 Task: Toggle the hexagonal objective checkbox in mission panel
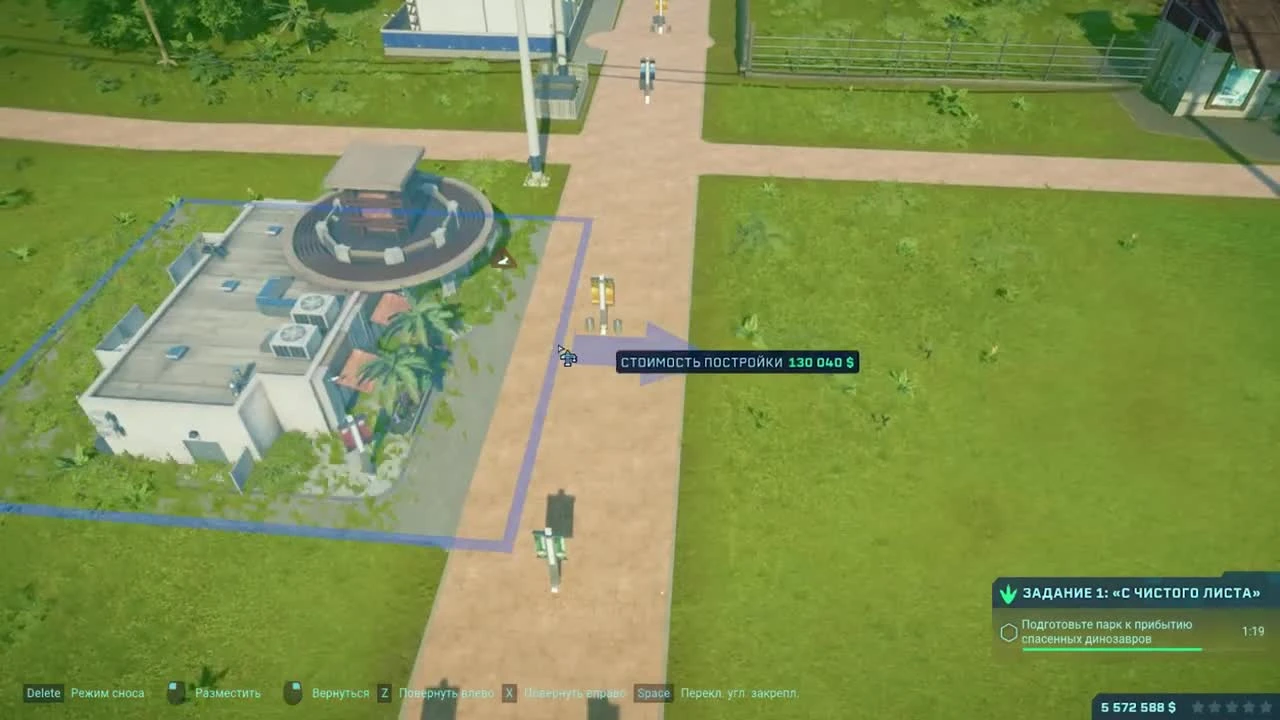(1008, 631)
